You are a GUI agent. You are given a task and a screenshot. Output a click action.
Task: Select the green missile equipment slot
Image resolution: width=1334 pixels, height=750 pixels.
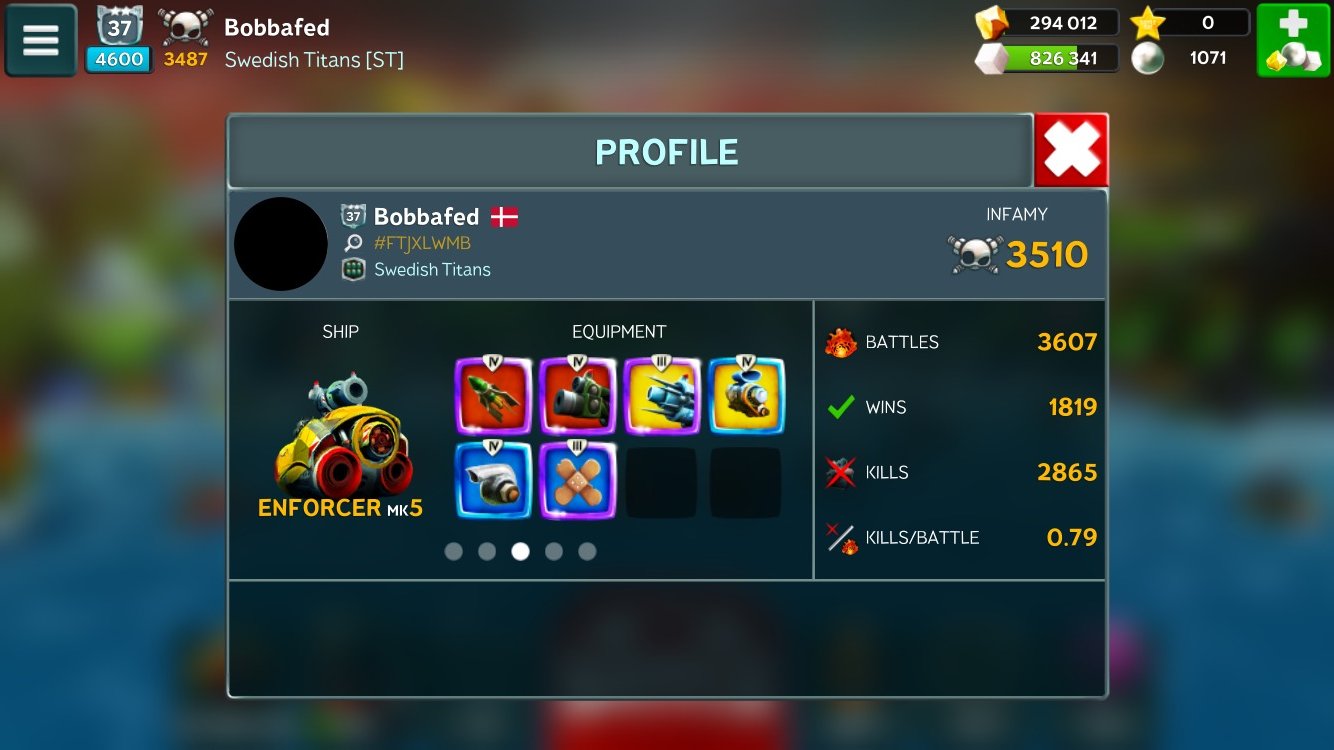(493, 396)
